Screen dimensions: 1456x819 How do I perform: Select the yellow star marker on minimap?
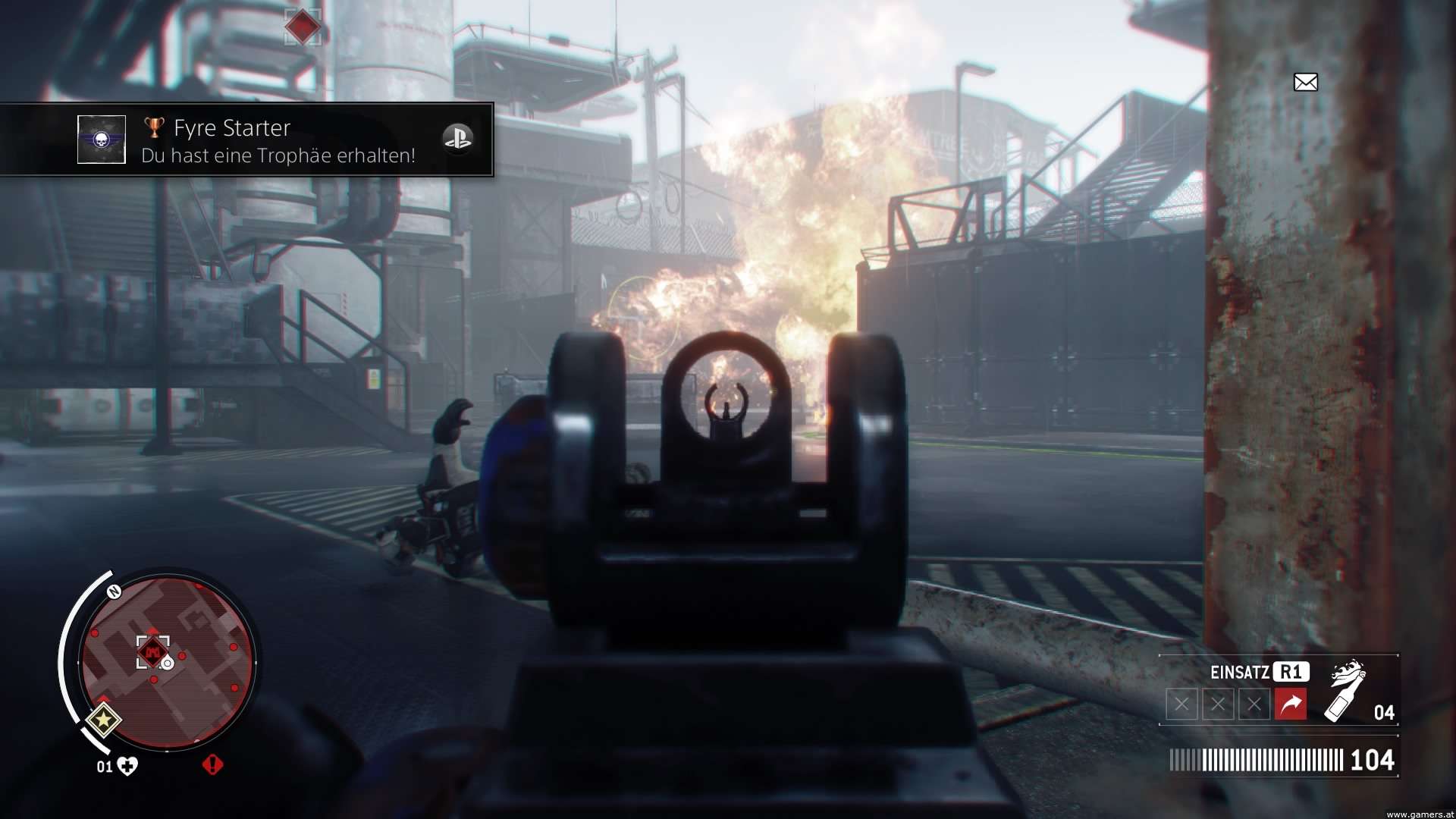point(103,720)
